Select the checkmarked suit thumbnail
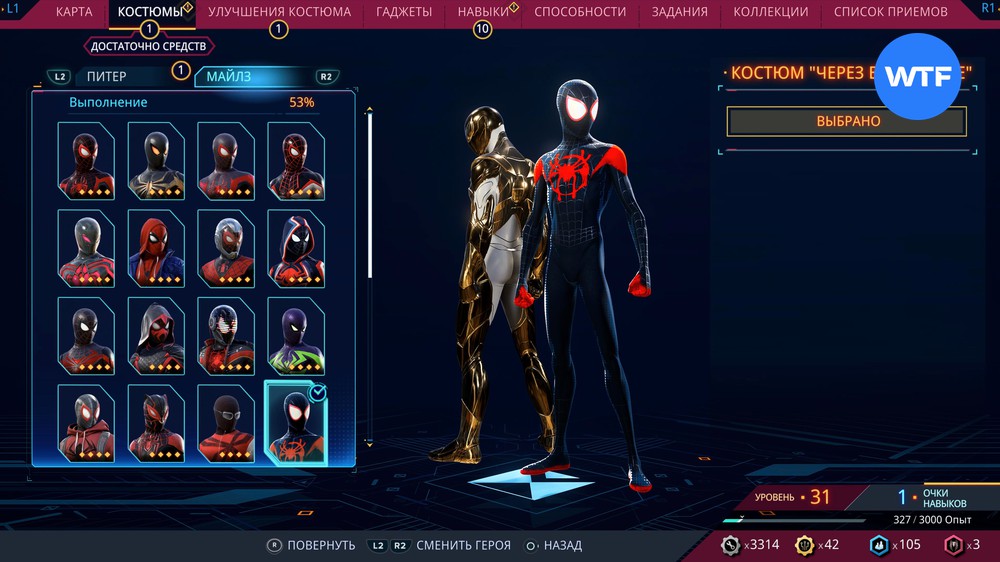The width and height of the screenshot is (1000, 562). (x=295, y=422)
